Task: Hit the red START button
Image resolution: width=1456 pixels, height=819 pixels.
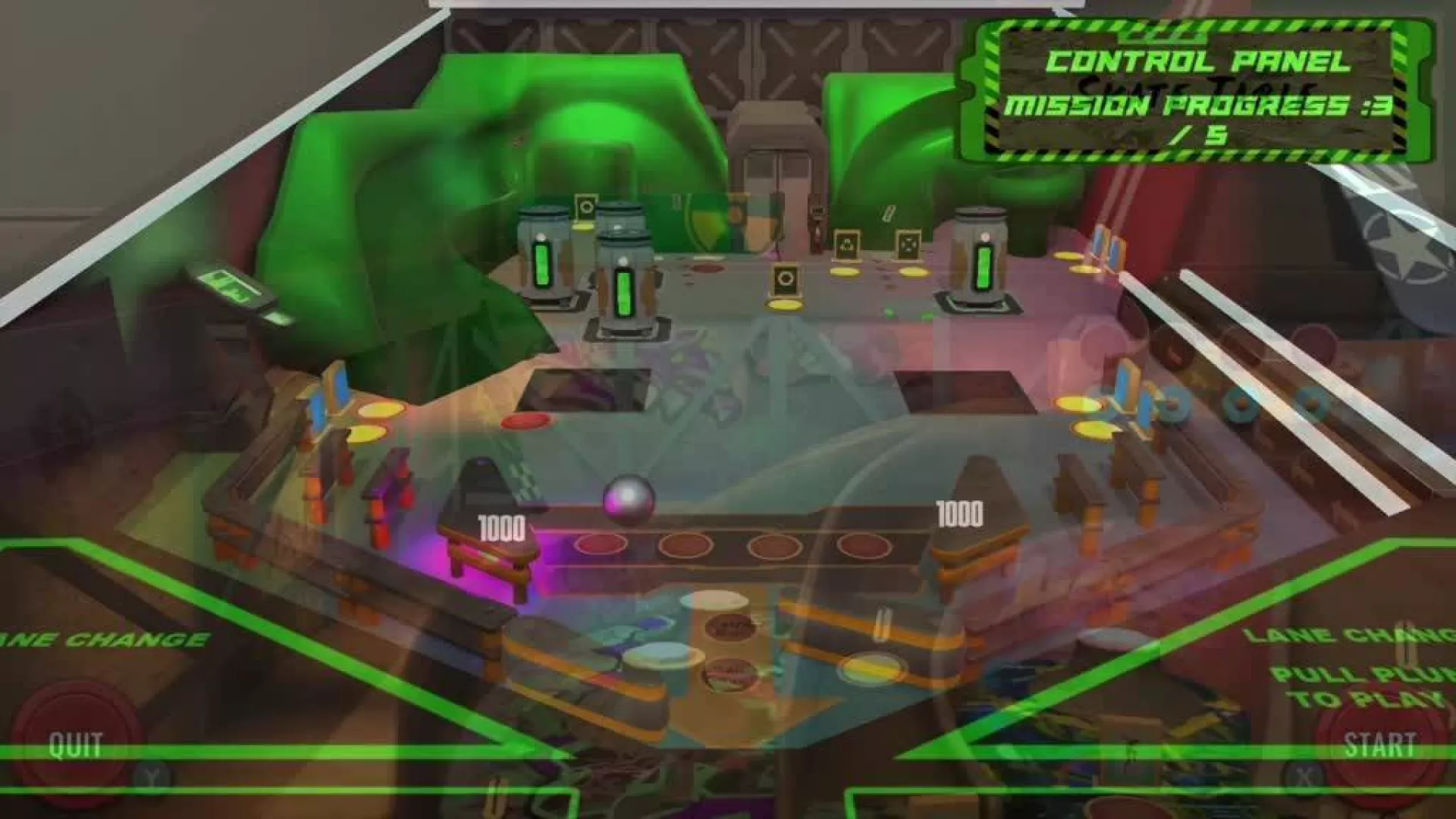Action: 1379,745
